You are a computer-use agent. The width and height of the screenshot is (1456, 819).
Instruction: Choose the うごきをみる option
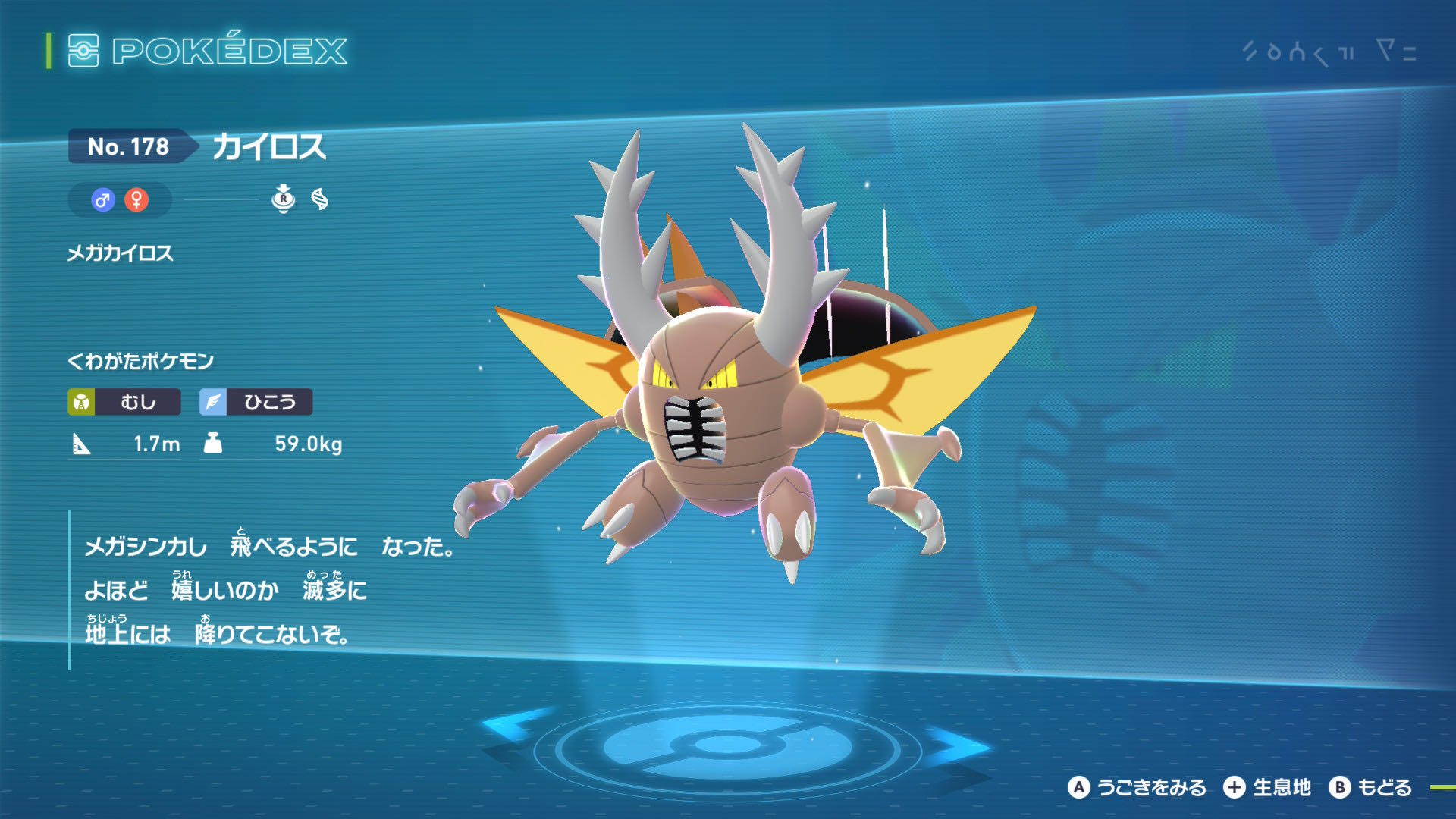tap(1137, 788)
